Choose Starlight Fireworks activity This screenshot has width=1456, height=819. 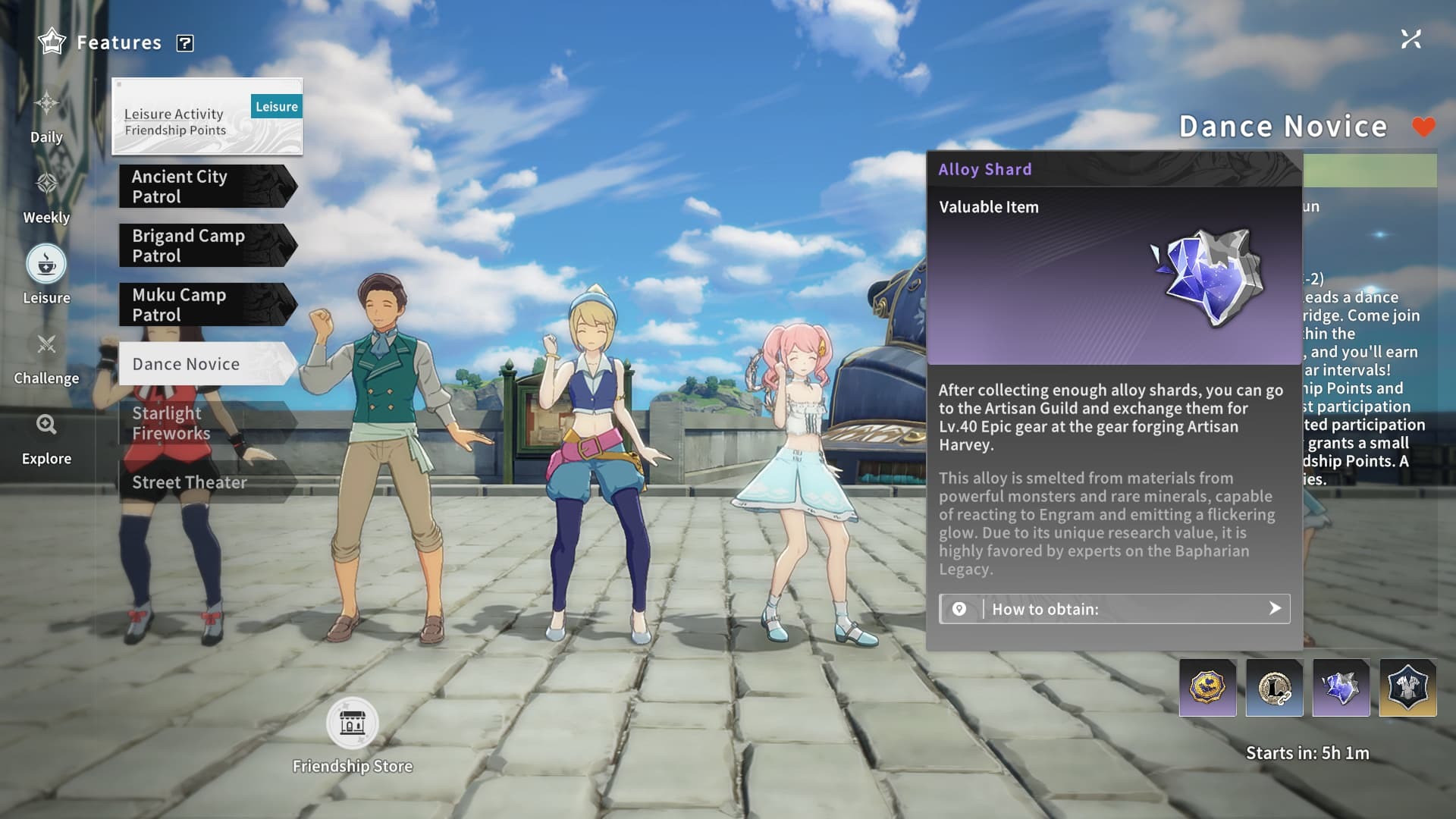point(205,423)
